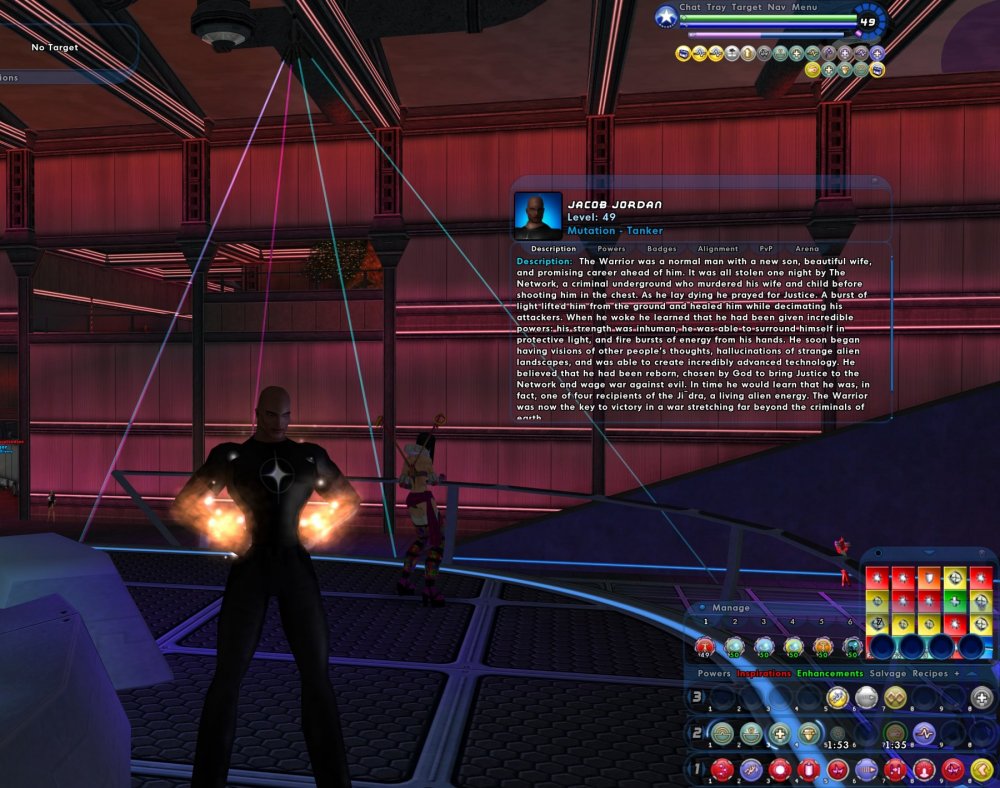Toggle the Target window from top bar
Viewport: 1000px width, 788px height.
pos(747,7)
